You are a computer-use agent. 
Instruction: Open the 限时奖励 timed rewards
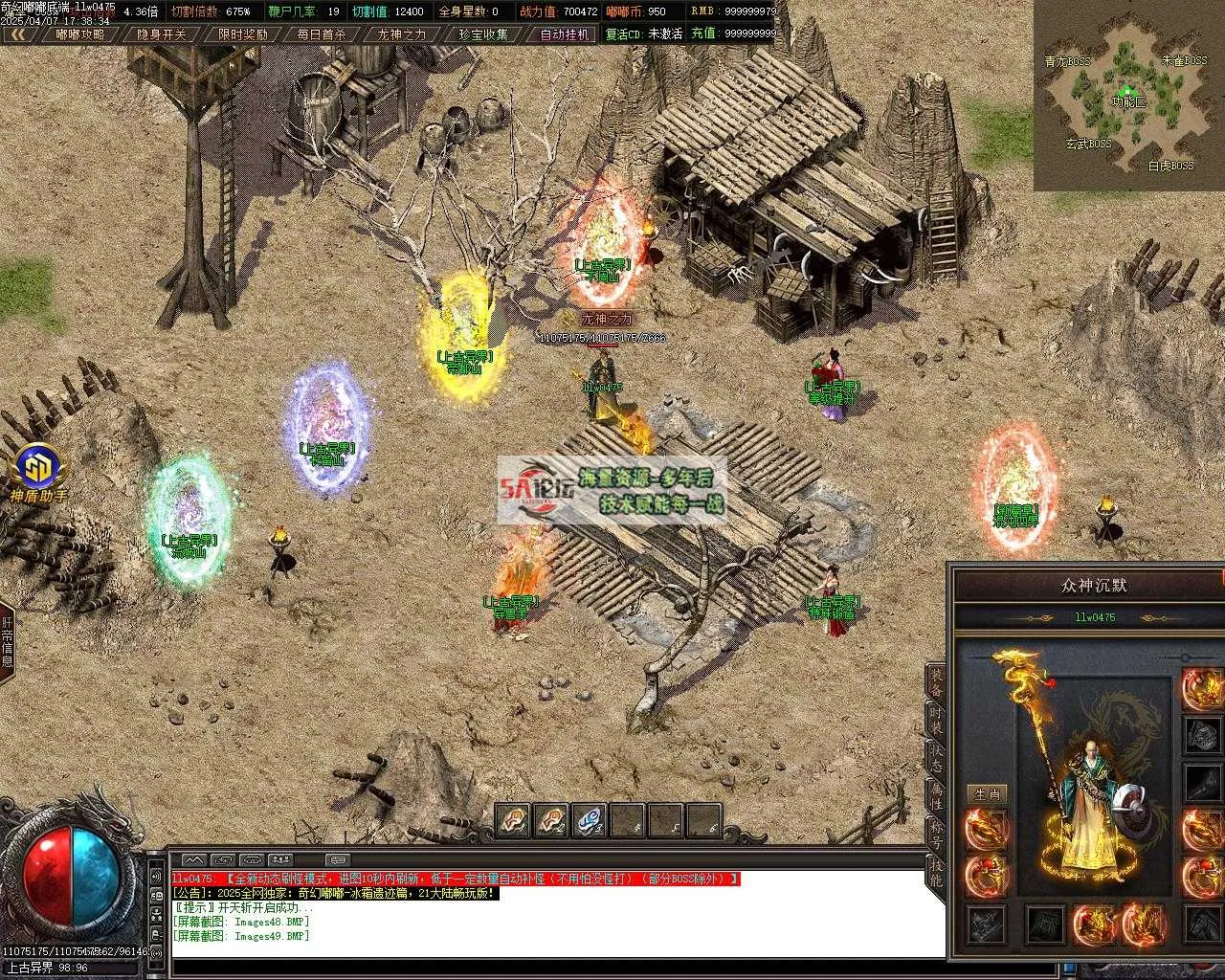click(242, 34)
